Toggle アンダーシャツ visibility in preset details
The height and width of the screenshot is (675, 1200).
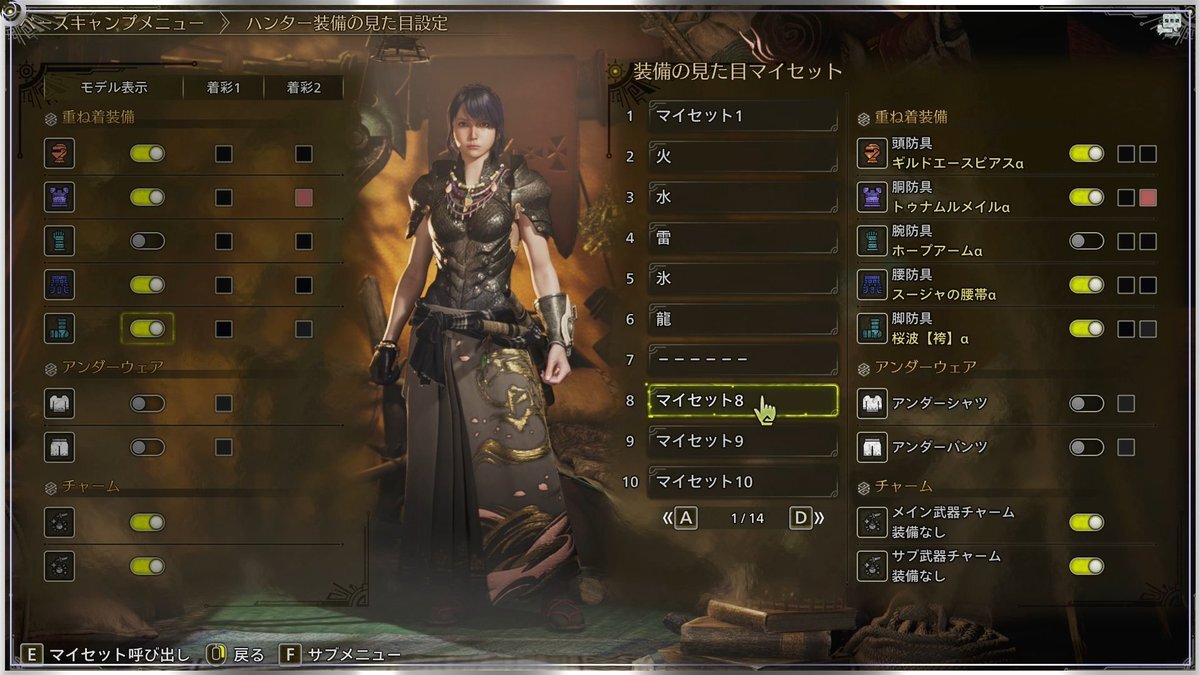pos(1086,403)
